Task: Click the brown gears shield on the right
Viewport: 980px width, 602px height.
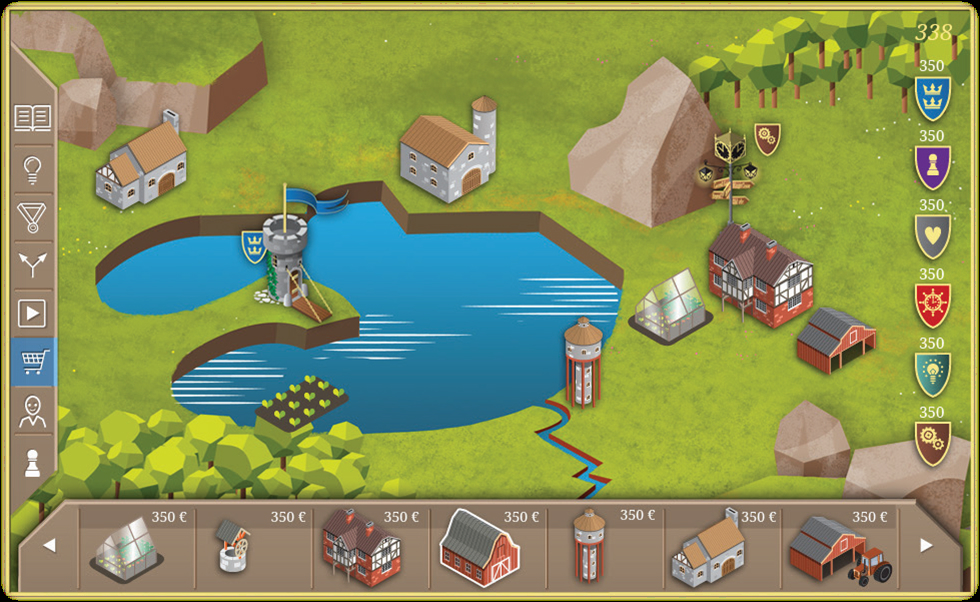Action: (932, 443)
